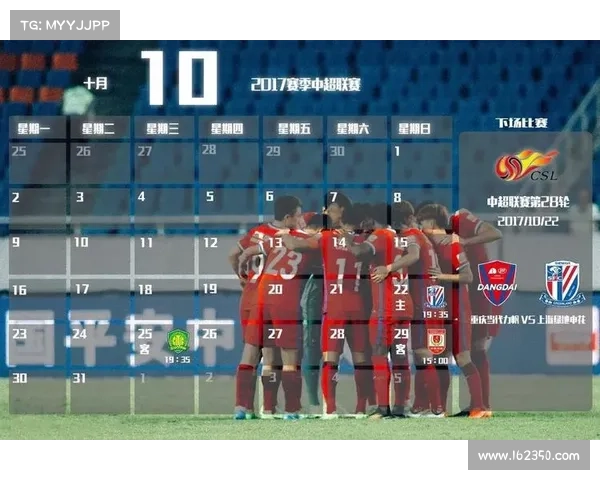Screen dimensions: 600x480
Task: Pick October 1 on the calendar
Action: click(x=420, y=162)
